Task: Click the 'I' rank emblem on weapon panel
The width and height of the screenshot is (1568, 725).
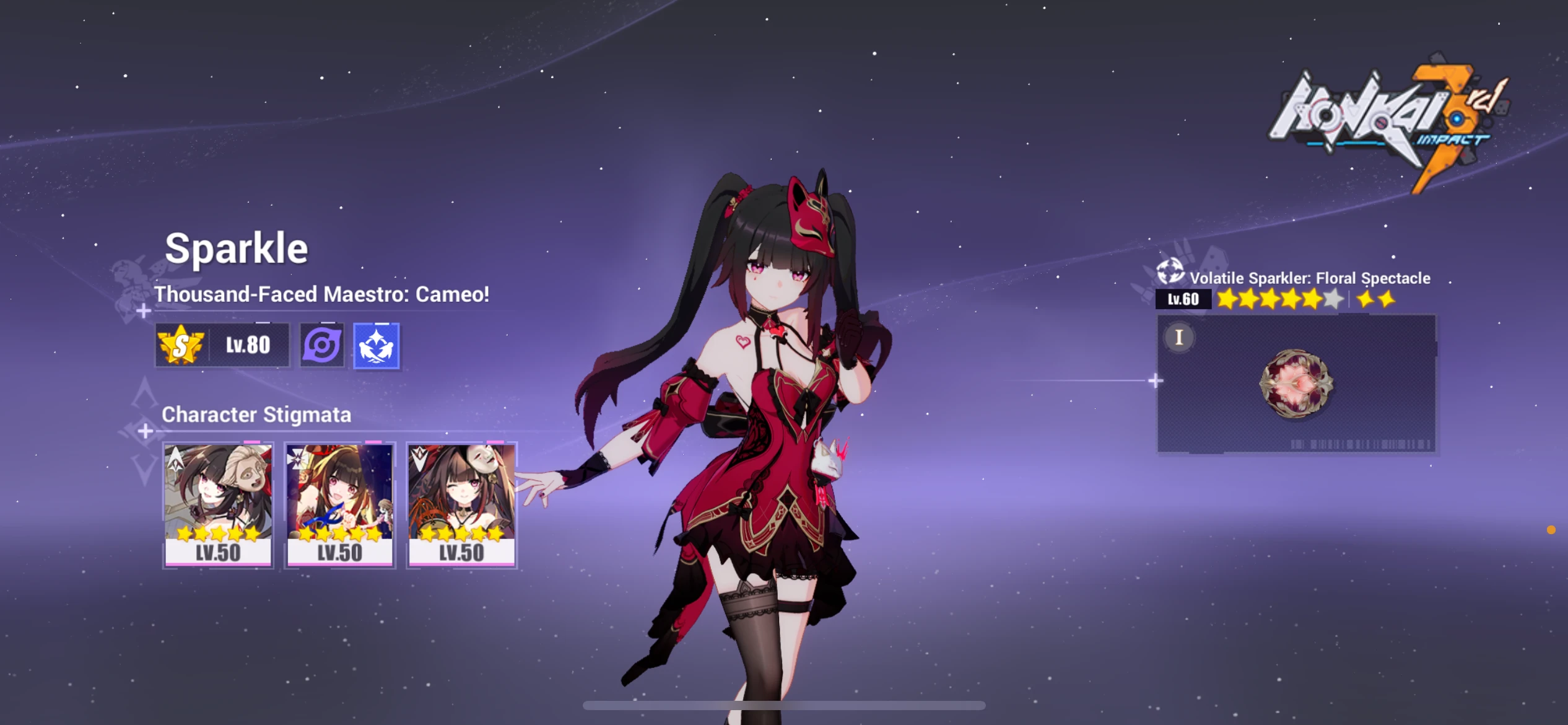Action: 1178,338
